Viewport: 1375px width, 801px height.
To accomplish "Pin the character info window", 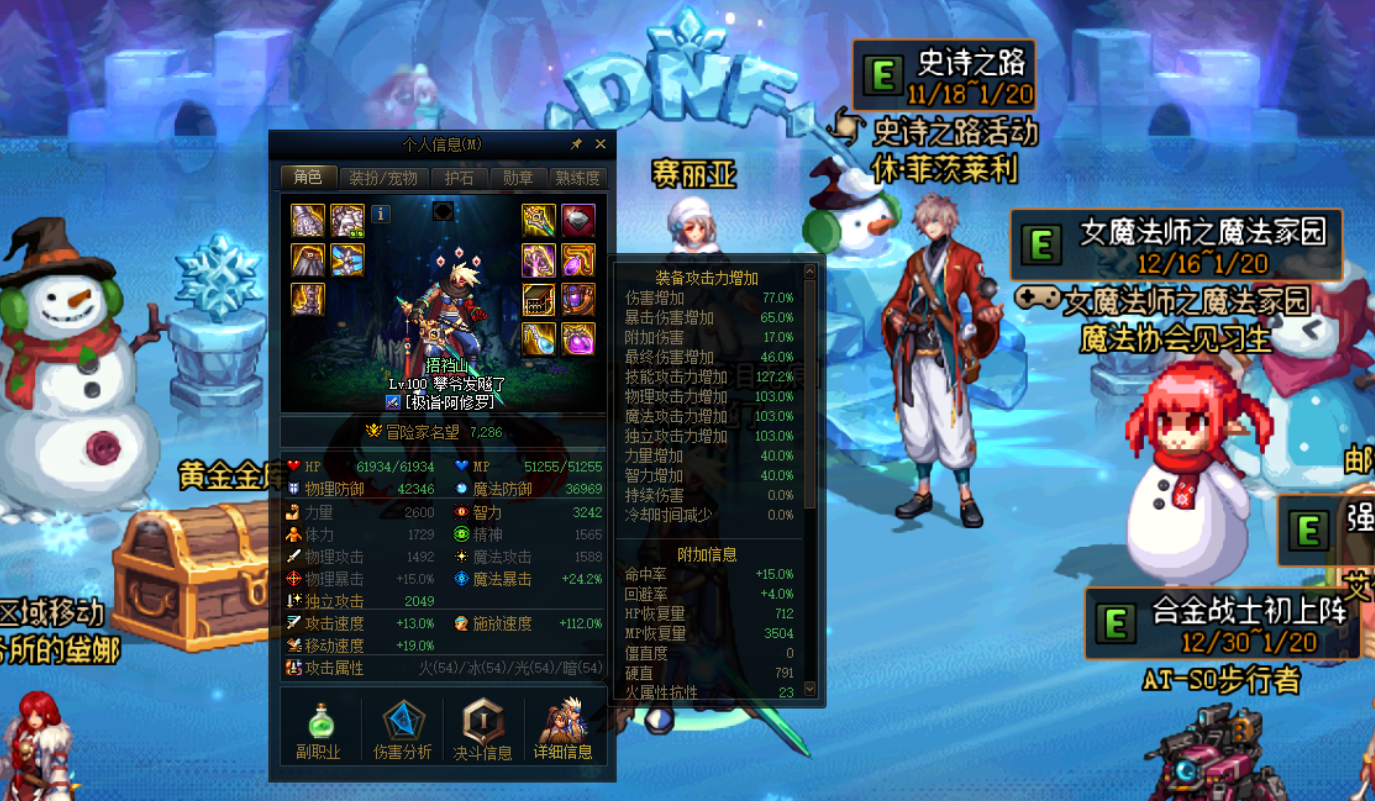I will click(x=576, y=145).
